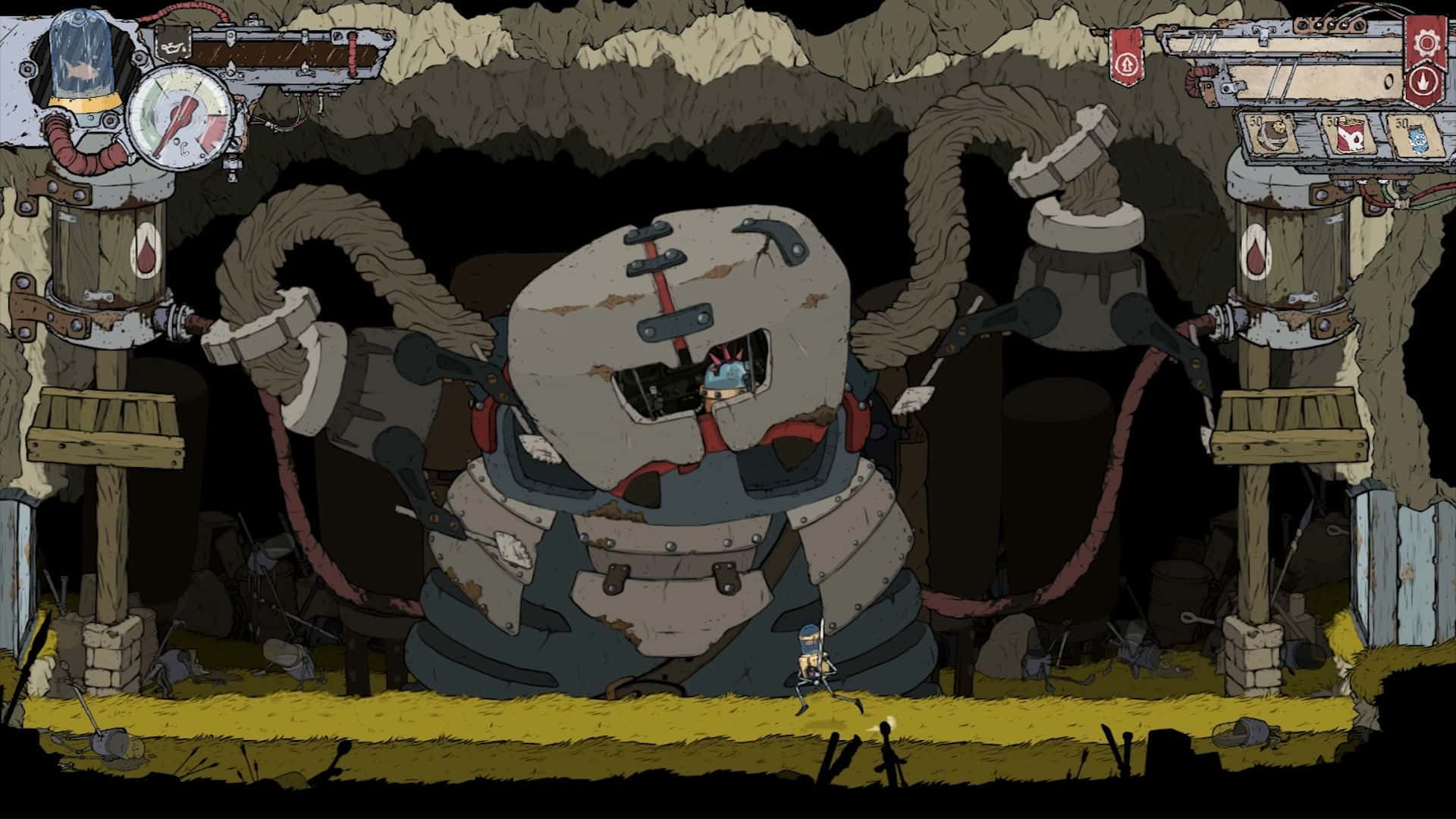Viewport: 1456px width, 819px height.
Task: Click the oil can symbol beside the fuel bar
Action: point(174,47)
